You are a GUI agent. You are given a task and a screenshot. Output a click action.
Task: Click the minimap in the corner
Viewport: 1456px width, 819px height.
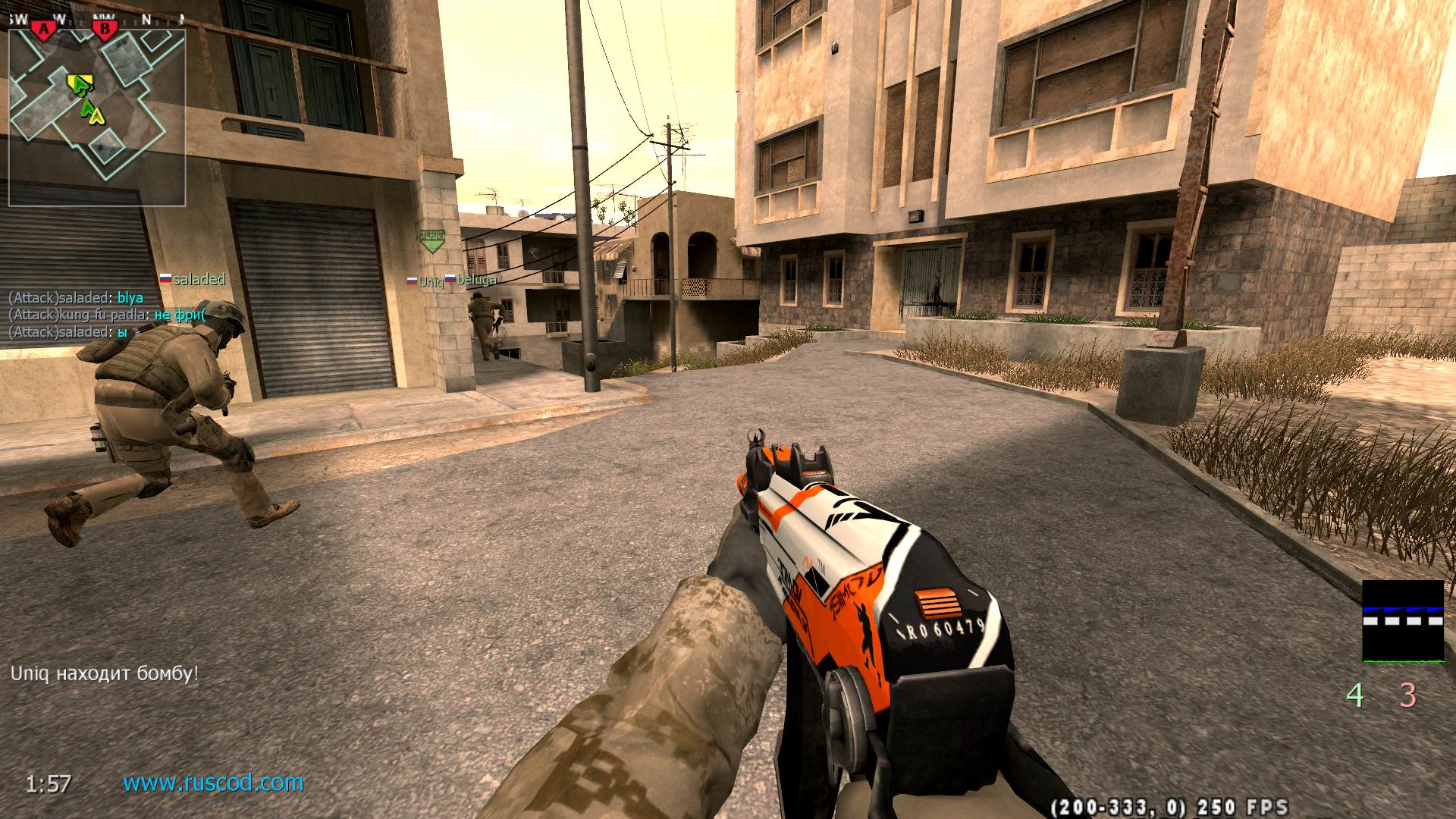click(x=97, y=114)
